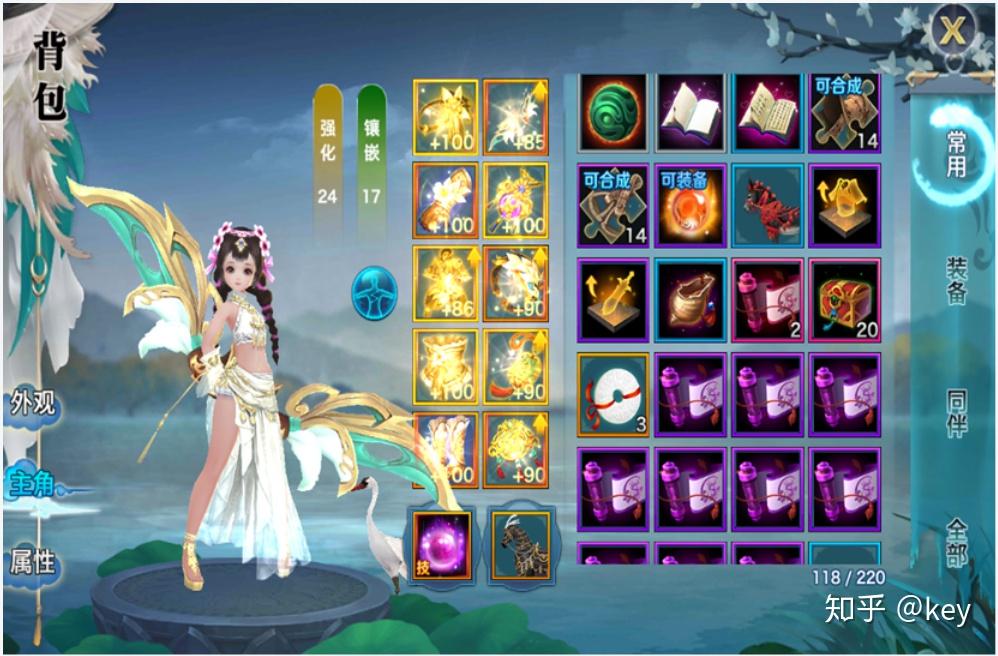This screenshot has width=998, height=656.
Task: Choose the treasure chest with count 20
Action: pos(844,298)
